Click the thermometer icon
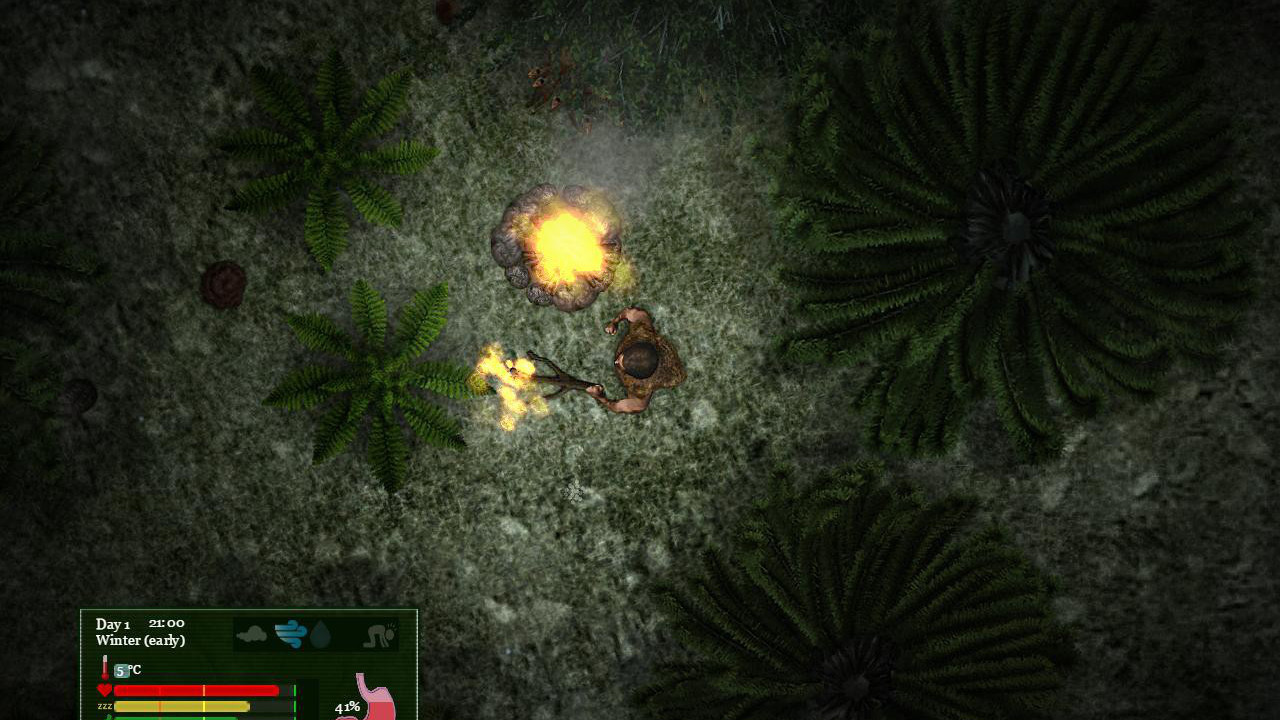The height and width of the screenshot is (720, 1280). point(105,667)
